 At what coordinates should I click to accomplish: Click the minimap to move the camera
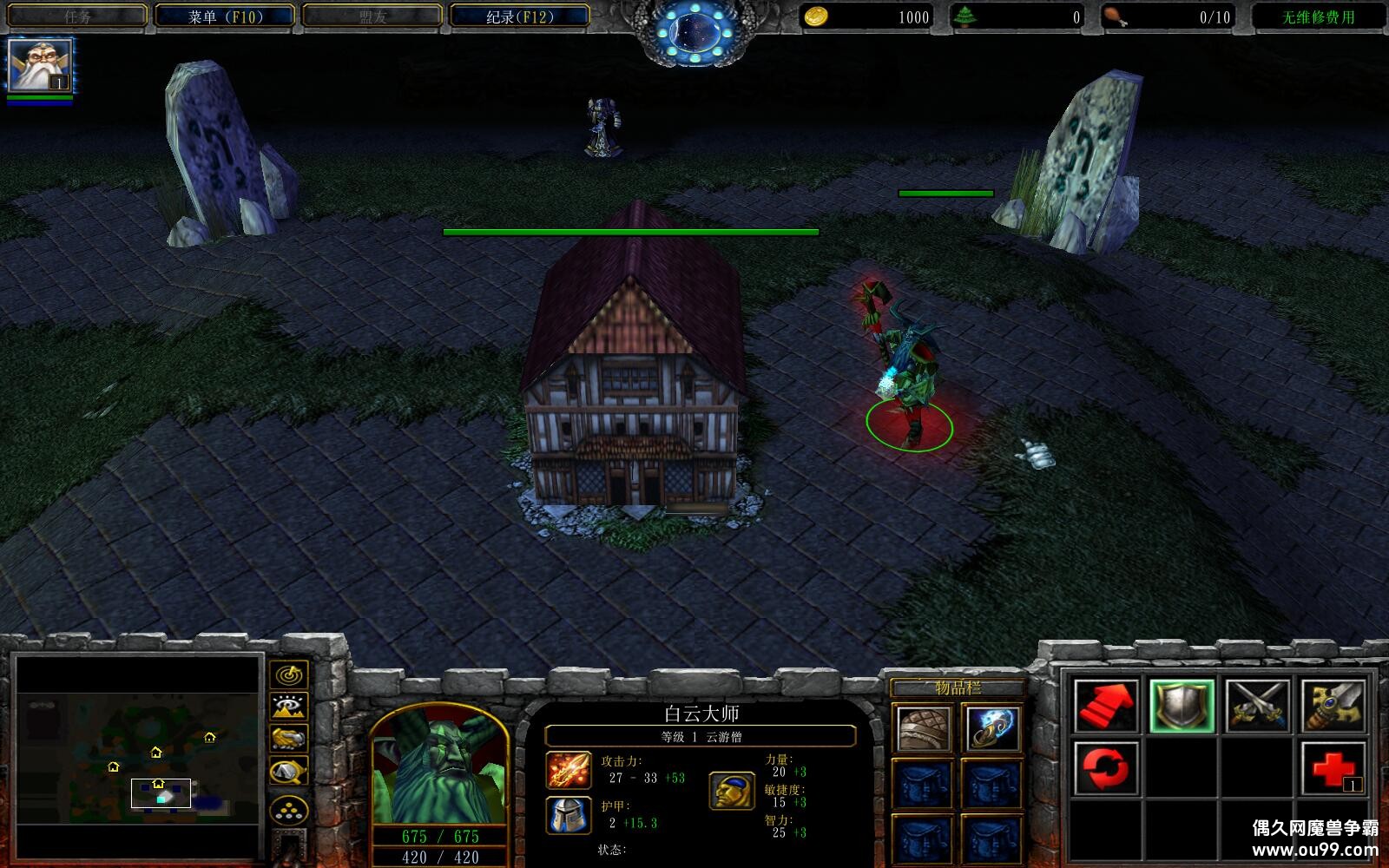[139, 755]
